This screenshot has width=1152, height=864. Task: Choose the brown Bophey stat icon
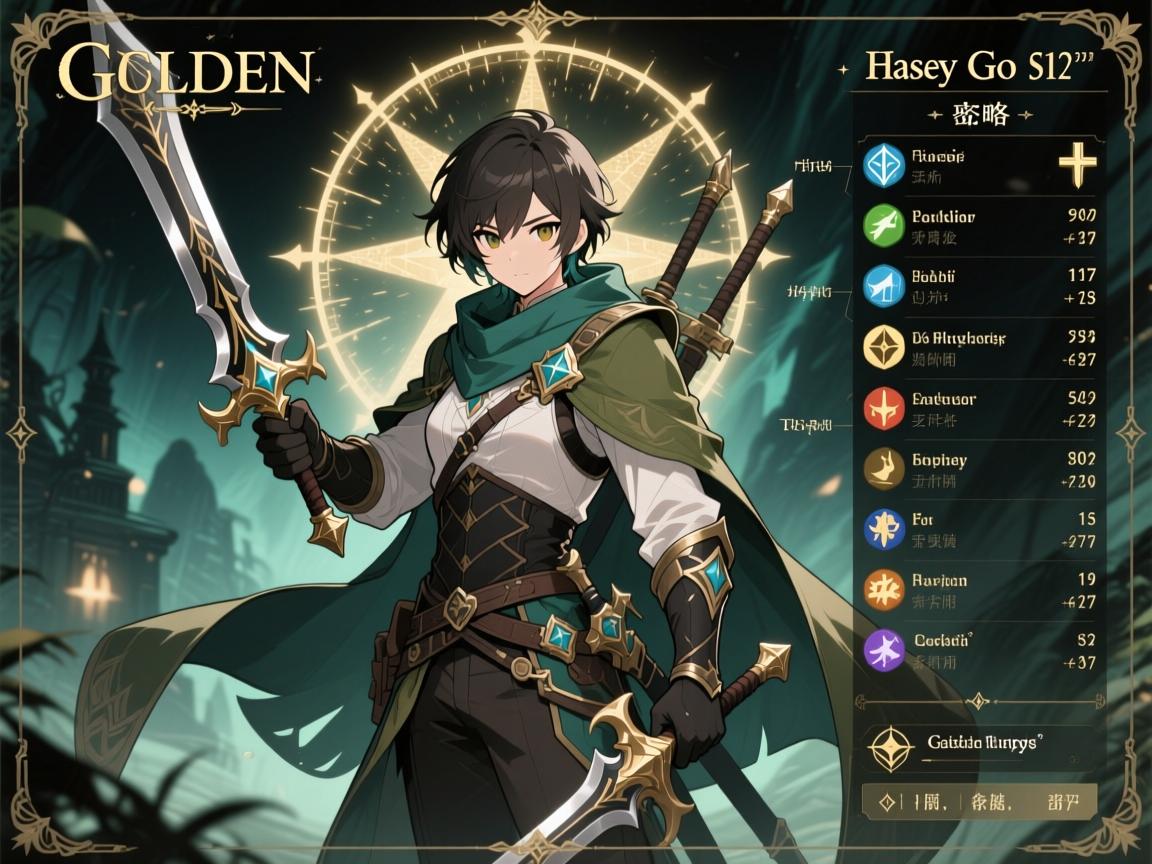tap(883, 469)
